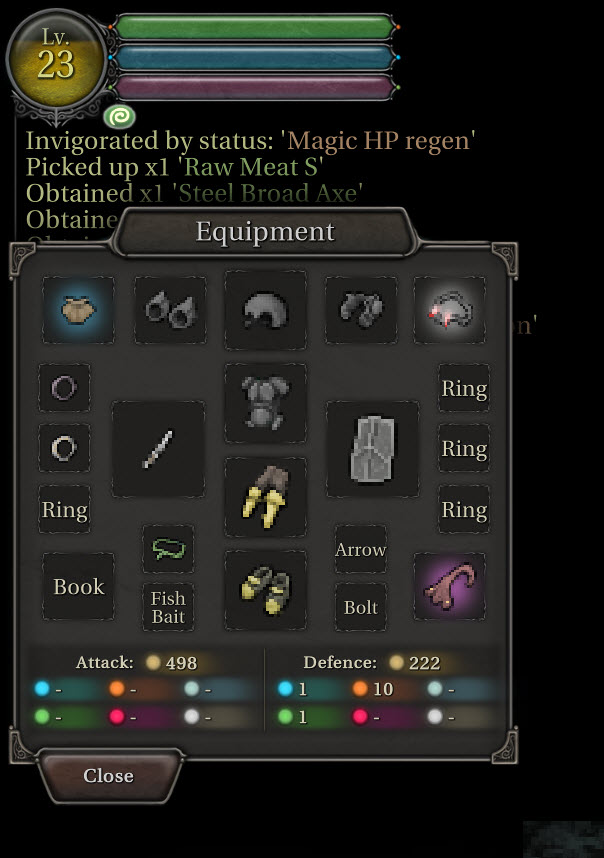604x858 pixels.
Task: Select the purple-glowing tool slot
Action: (x=450, y=587)
